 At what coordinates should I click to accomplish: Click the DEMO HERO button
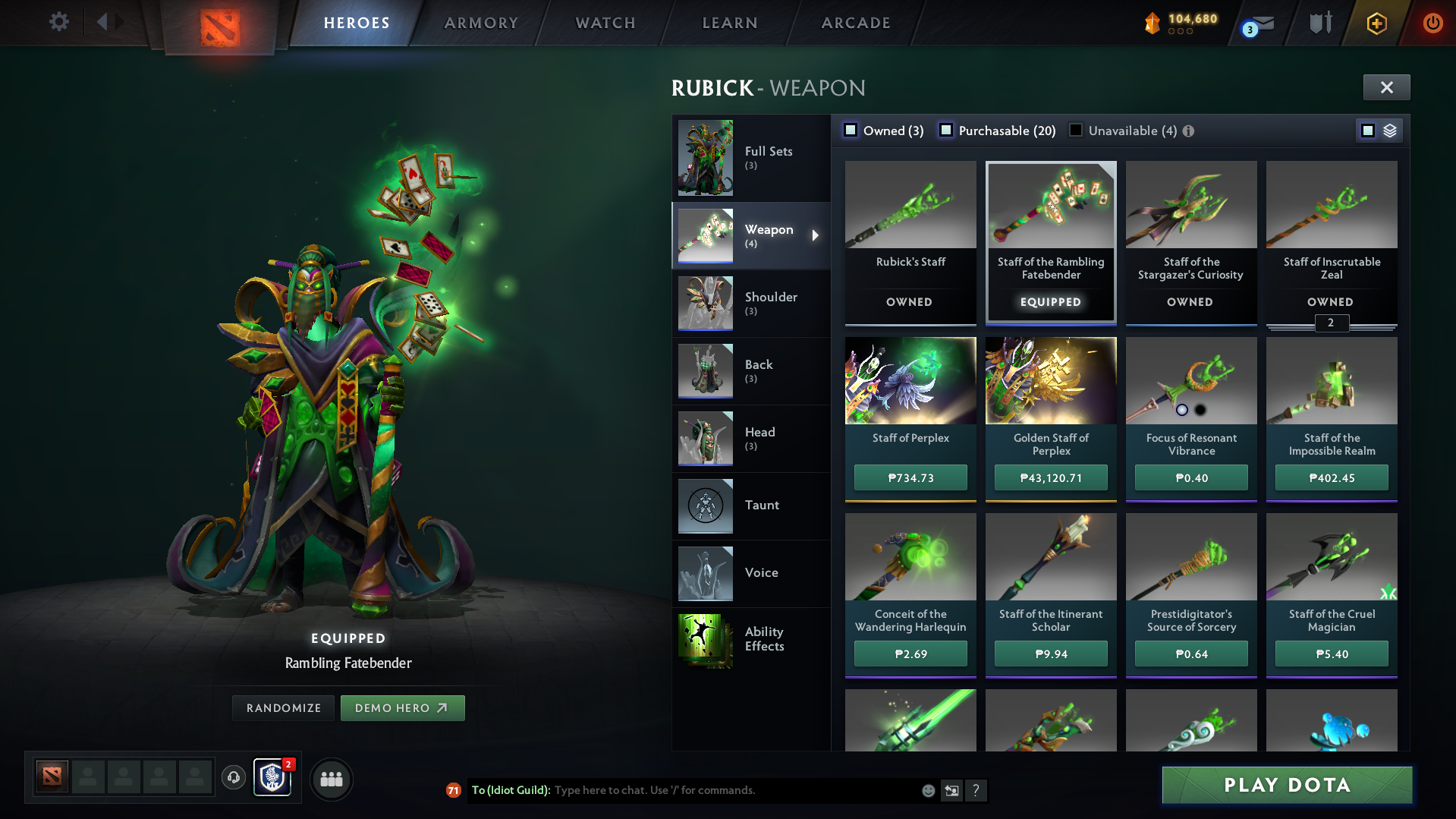point(402,707)
